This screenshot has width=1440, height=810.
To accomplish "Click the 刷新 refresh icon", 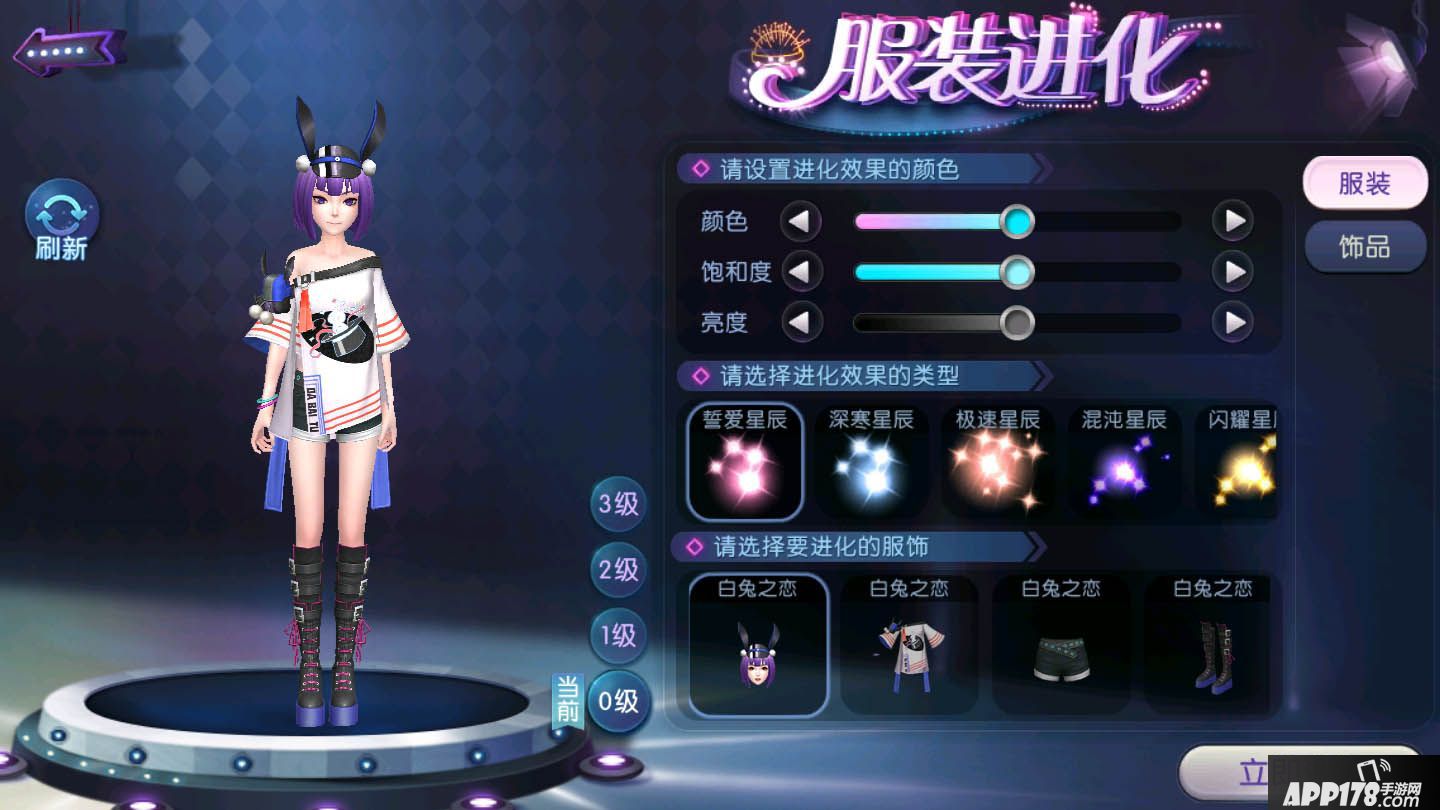I will pos(60,215).
